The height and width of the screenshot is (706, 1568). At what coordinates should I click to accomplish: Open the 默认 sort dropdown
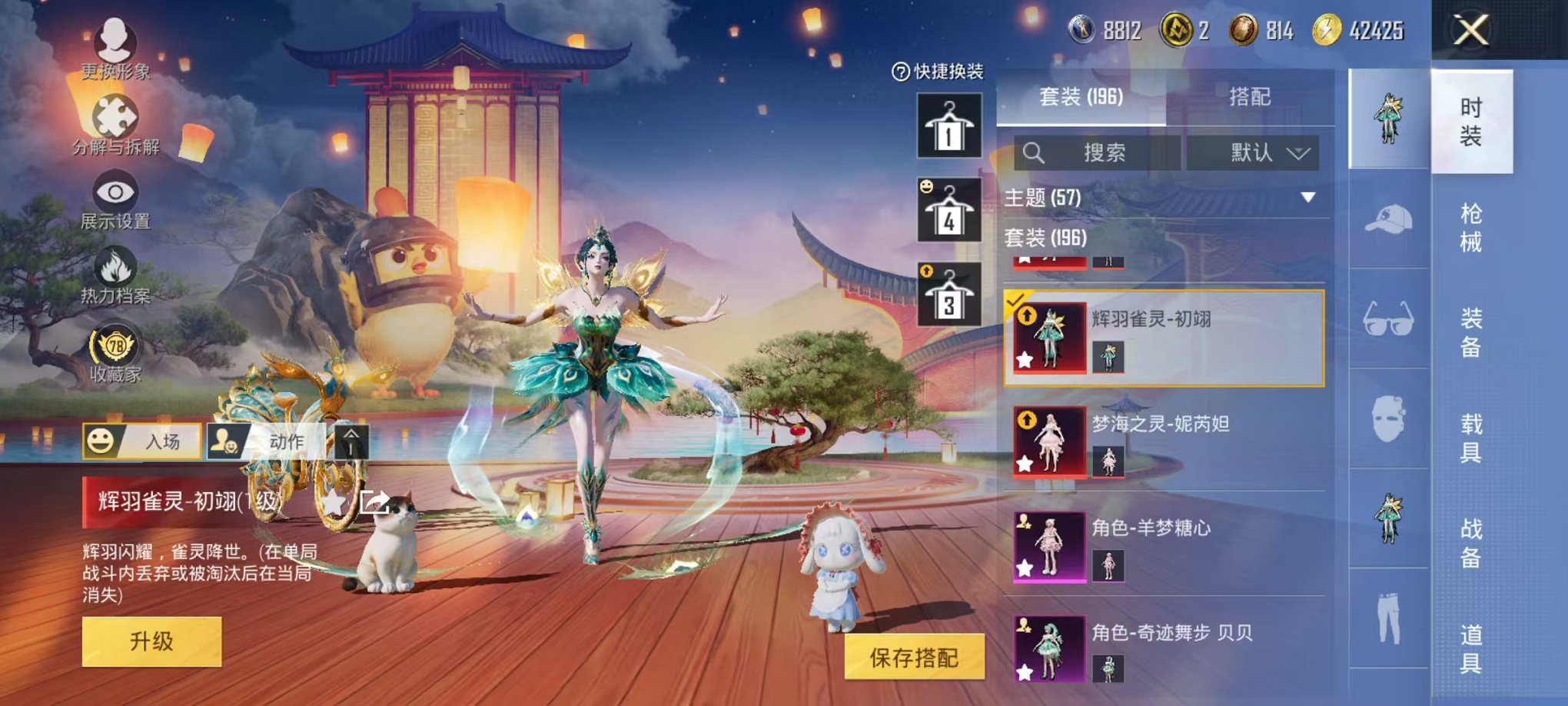[x=1257, y=152]
